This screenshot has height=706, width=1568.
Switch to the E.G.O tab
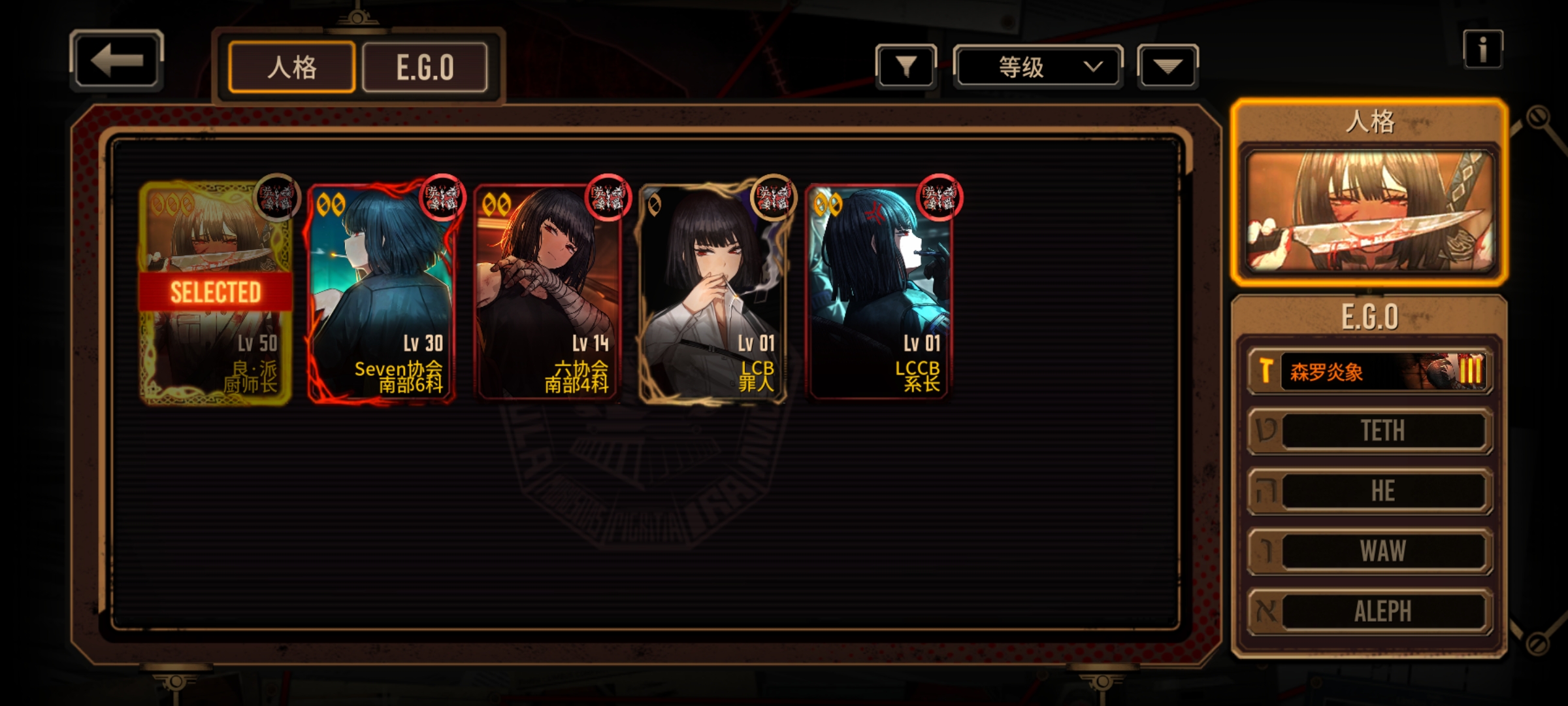coord(425,67)
